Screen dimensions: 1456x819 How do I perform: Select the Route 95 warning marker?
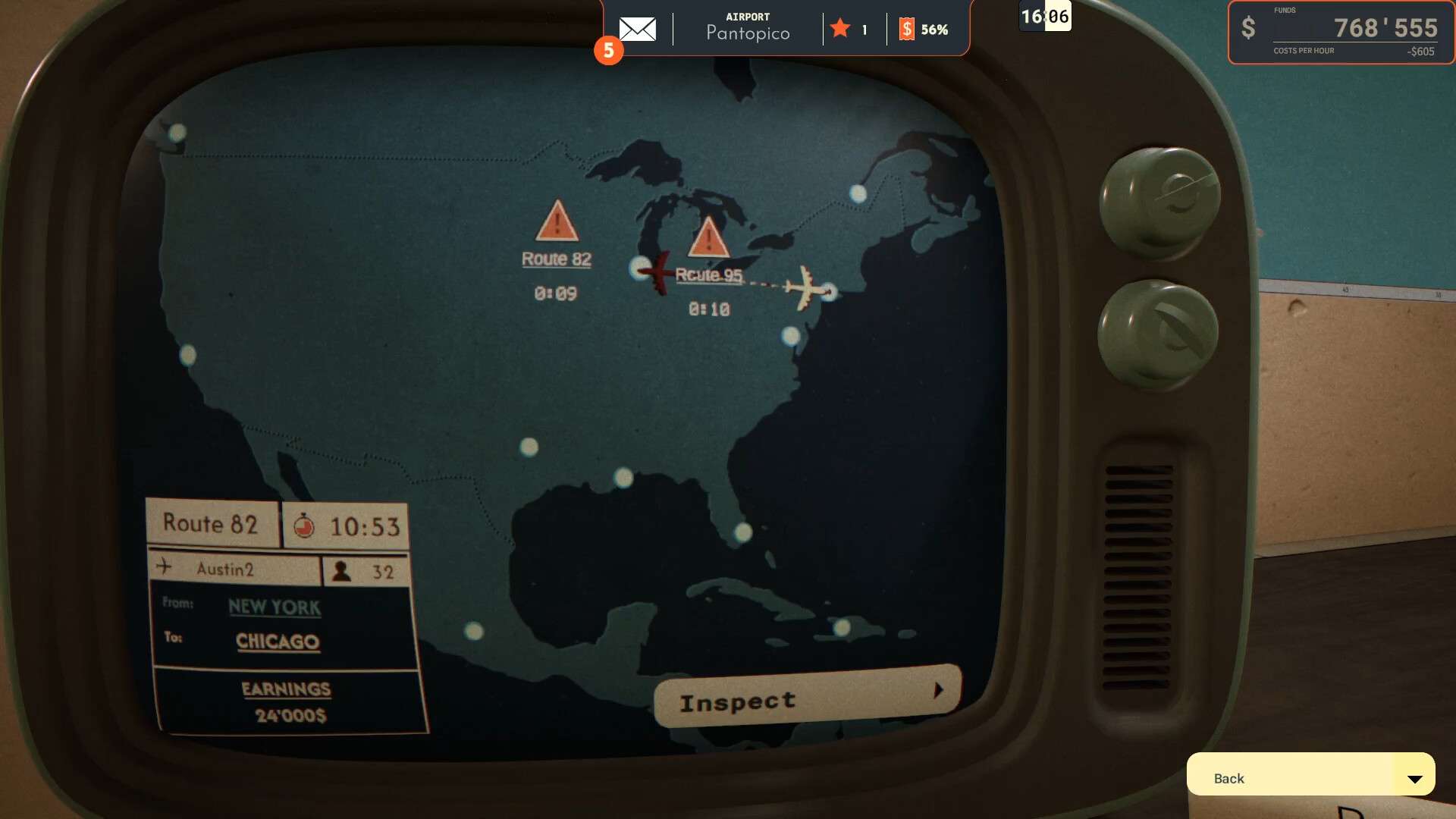pyautogui.click(x=708, y=237)
